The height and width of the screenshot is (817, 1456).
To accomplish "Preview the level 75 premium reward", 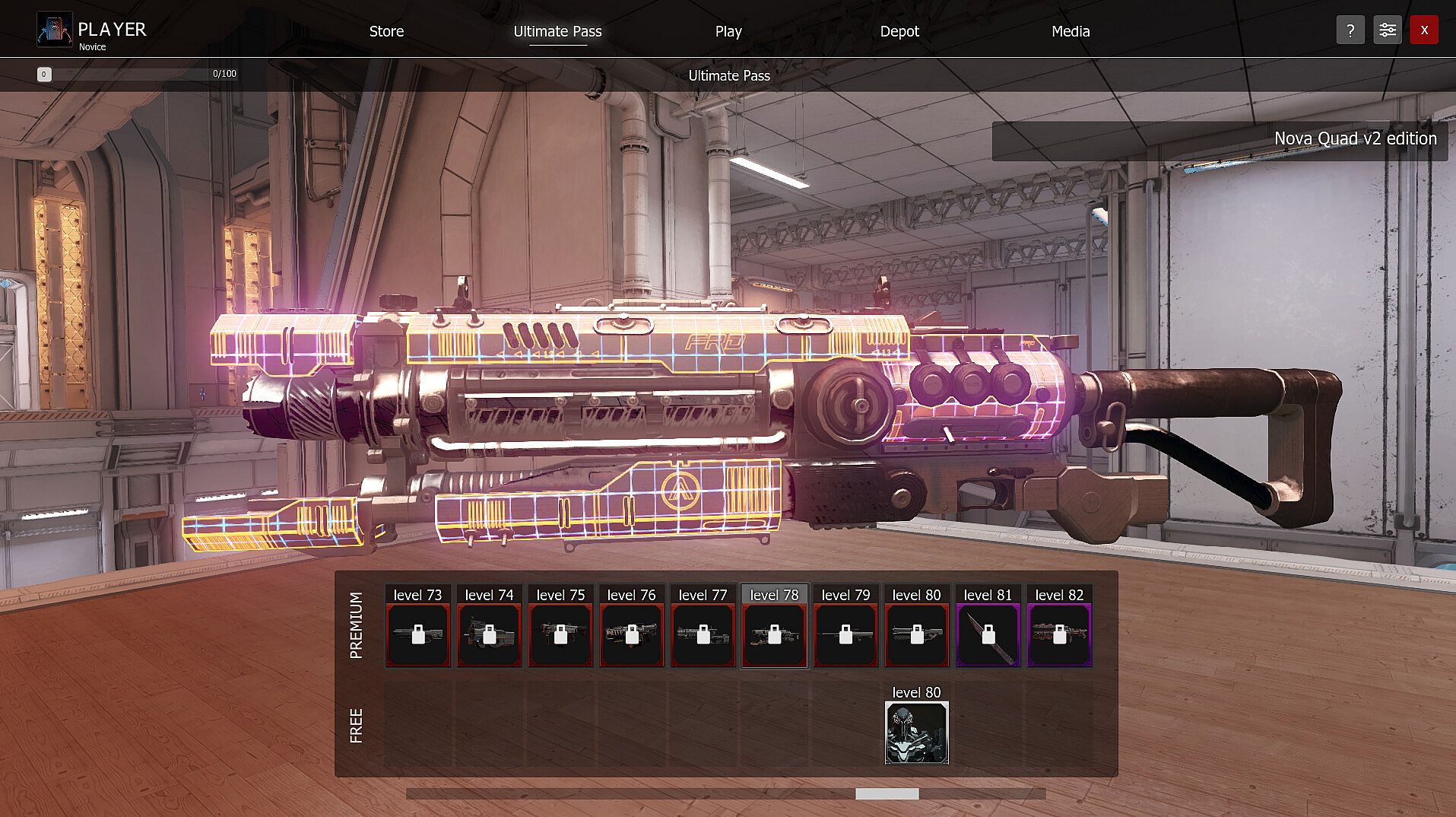I will coord(560,634).
